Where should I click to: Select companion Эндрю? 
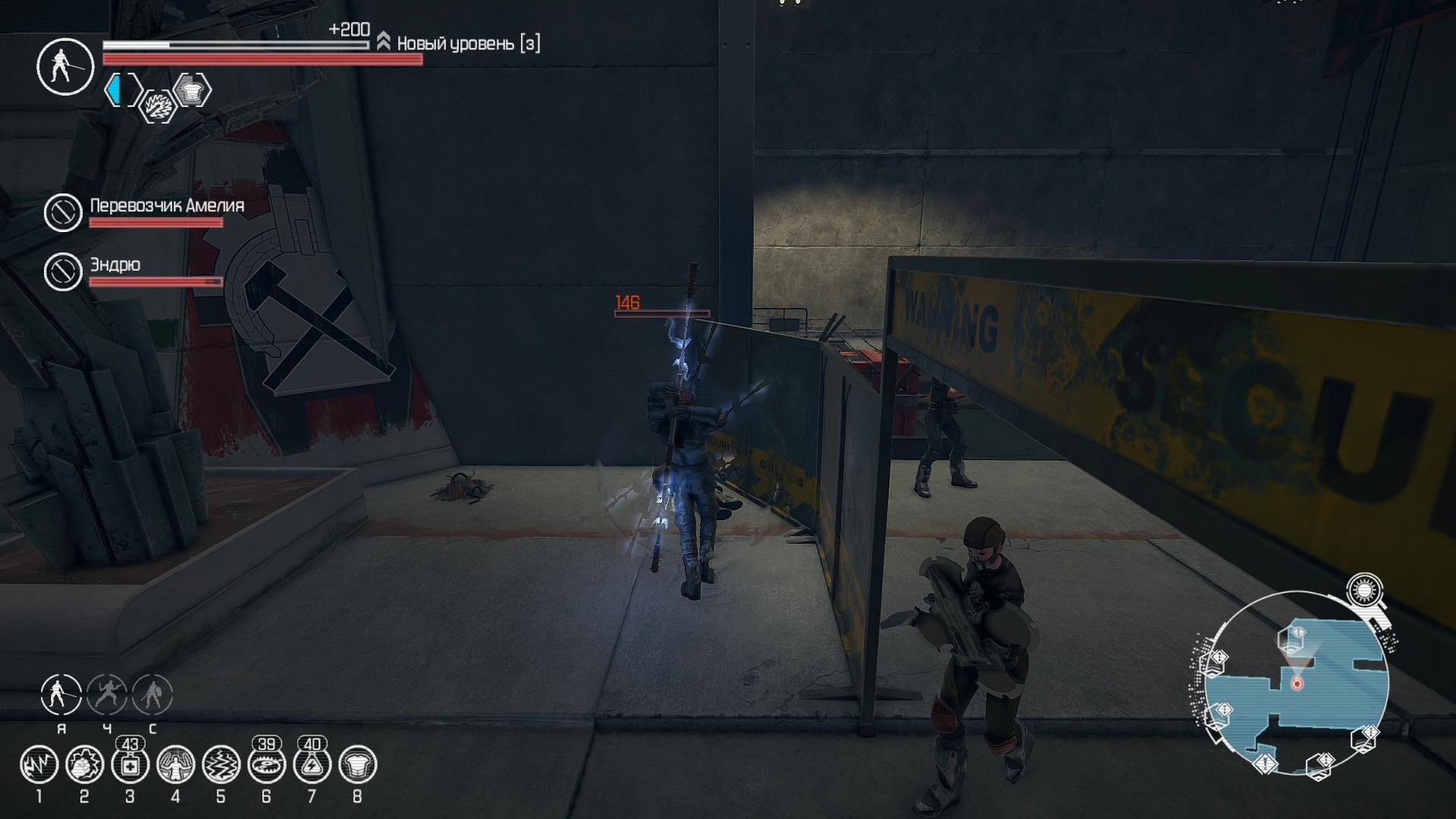pos(63,271)
